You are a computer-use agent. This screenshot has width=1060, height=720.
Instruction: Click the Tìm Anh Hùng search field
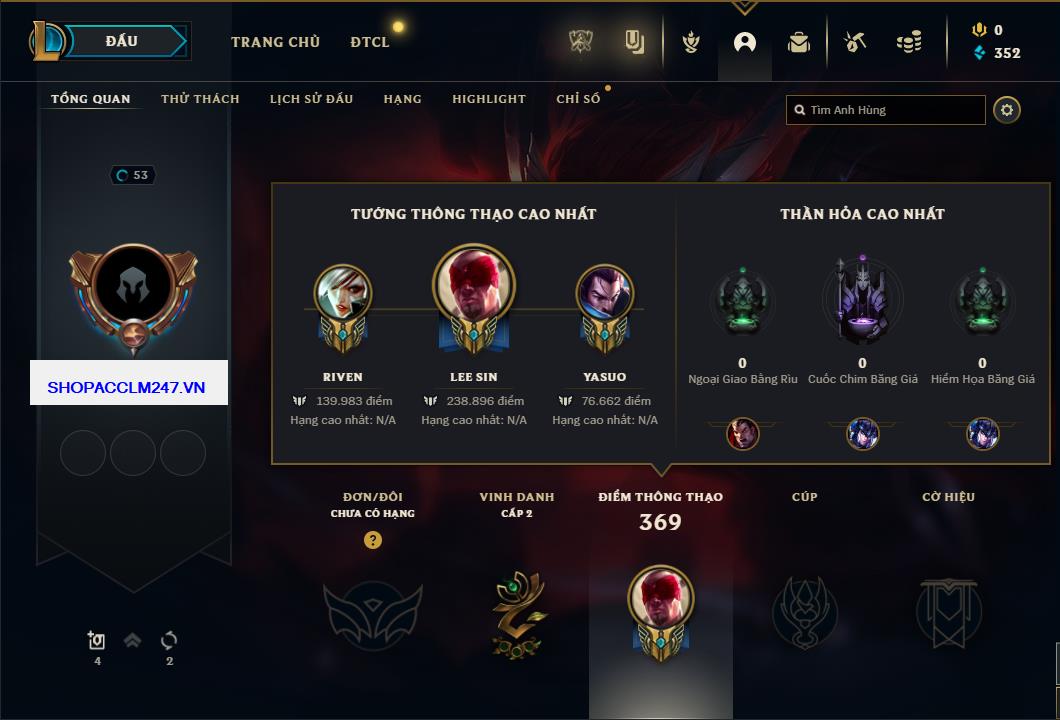click(x=890, y=110)
